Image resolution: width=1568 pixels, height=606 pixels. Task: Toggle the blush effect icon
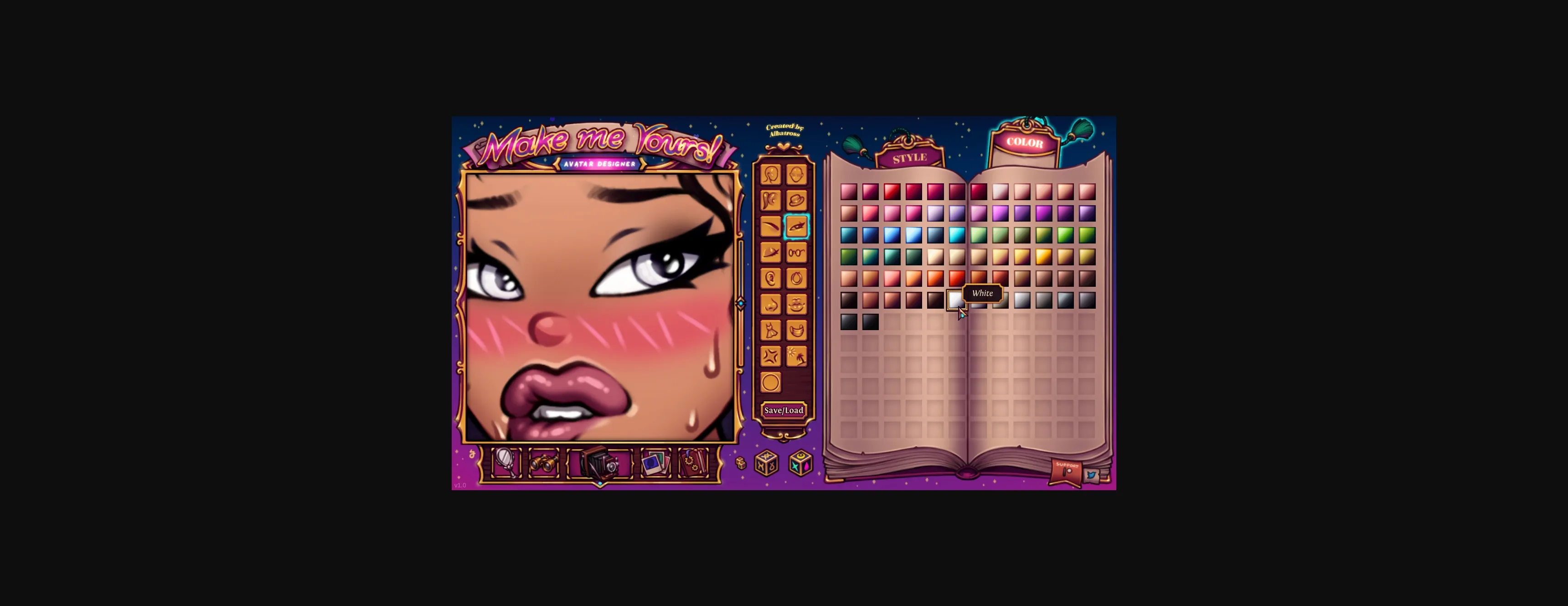point(770,355)
